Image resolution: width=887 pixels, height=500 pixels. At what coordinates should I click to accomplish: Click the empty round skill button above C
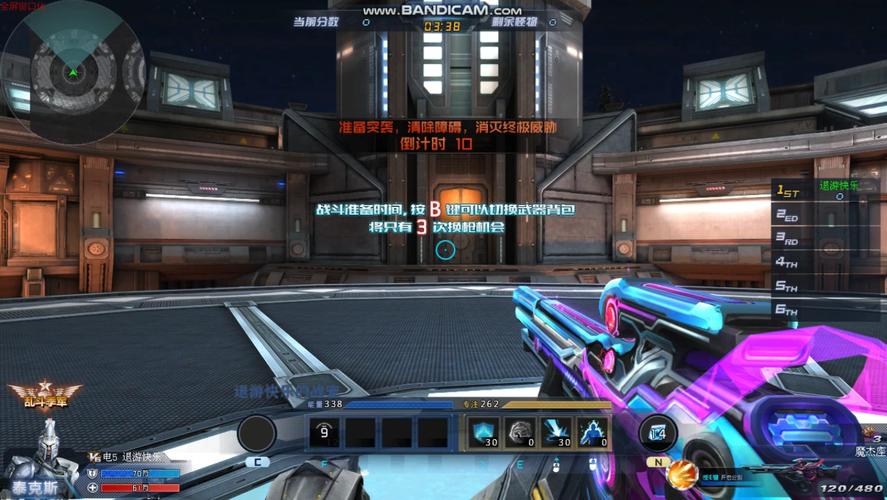point(257,434)
